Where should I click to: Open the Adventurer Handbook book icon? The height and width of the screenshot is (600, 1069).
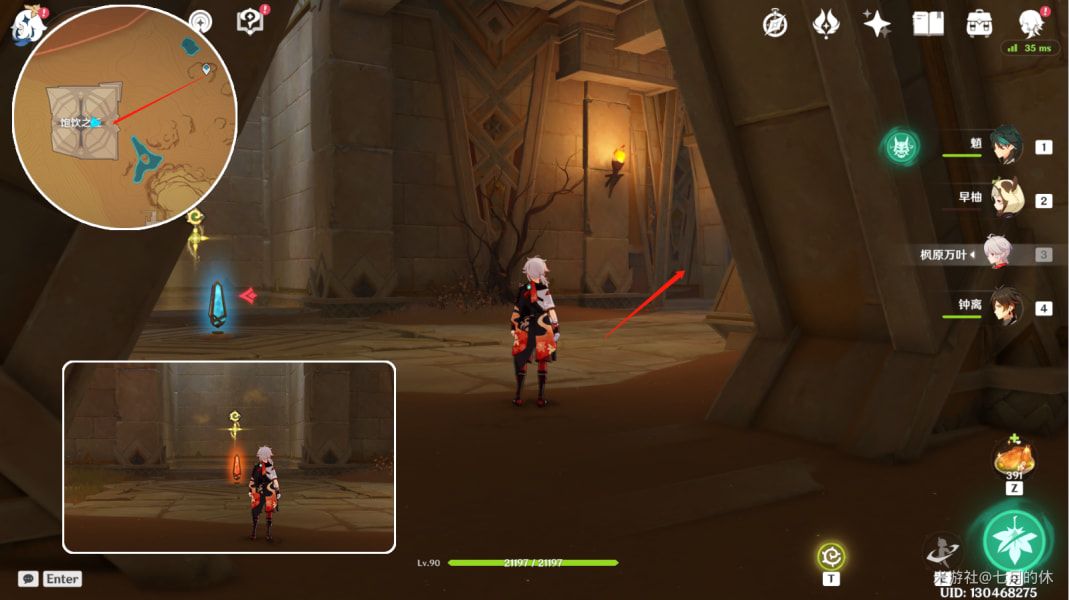click(928, 24)
